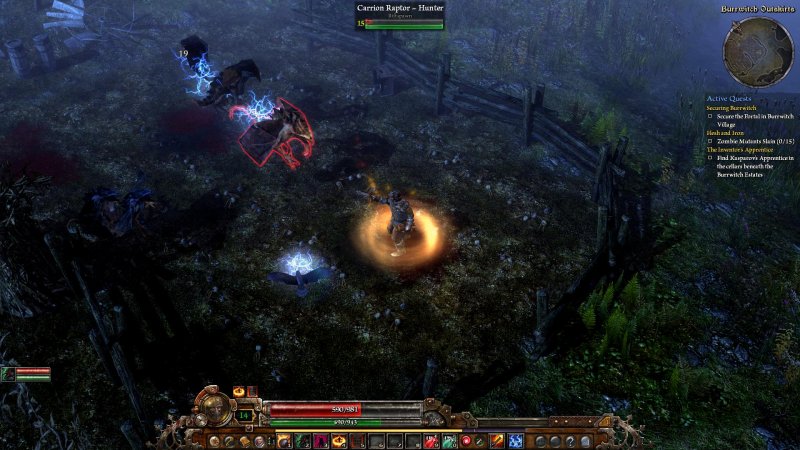Open the question mark help button
This screenshot has width=800, height=450.
click(x=571, y=441)
